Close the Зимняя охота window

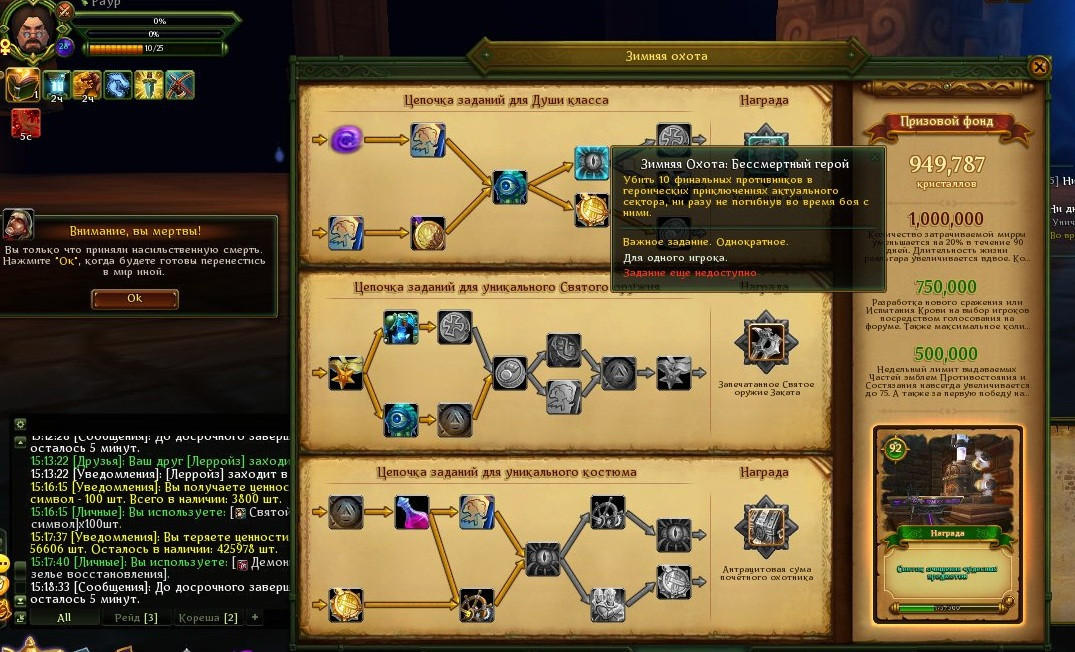pos(1039,67)
